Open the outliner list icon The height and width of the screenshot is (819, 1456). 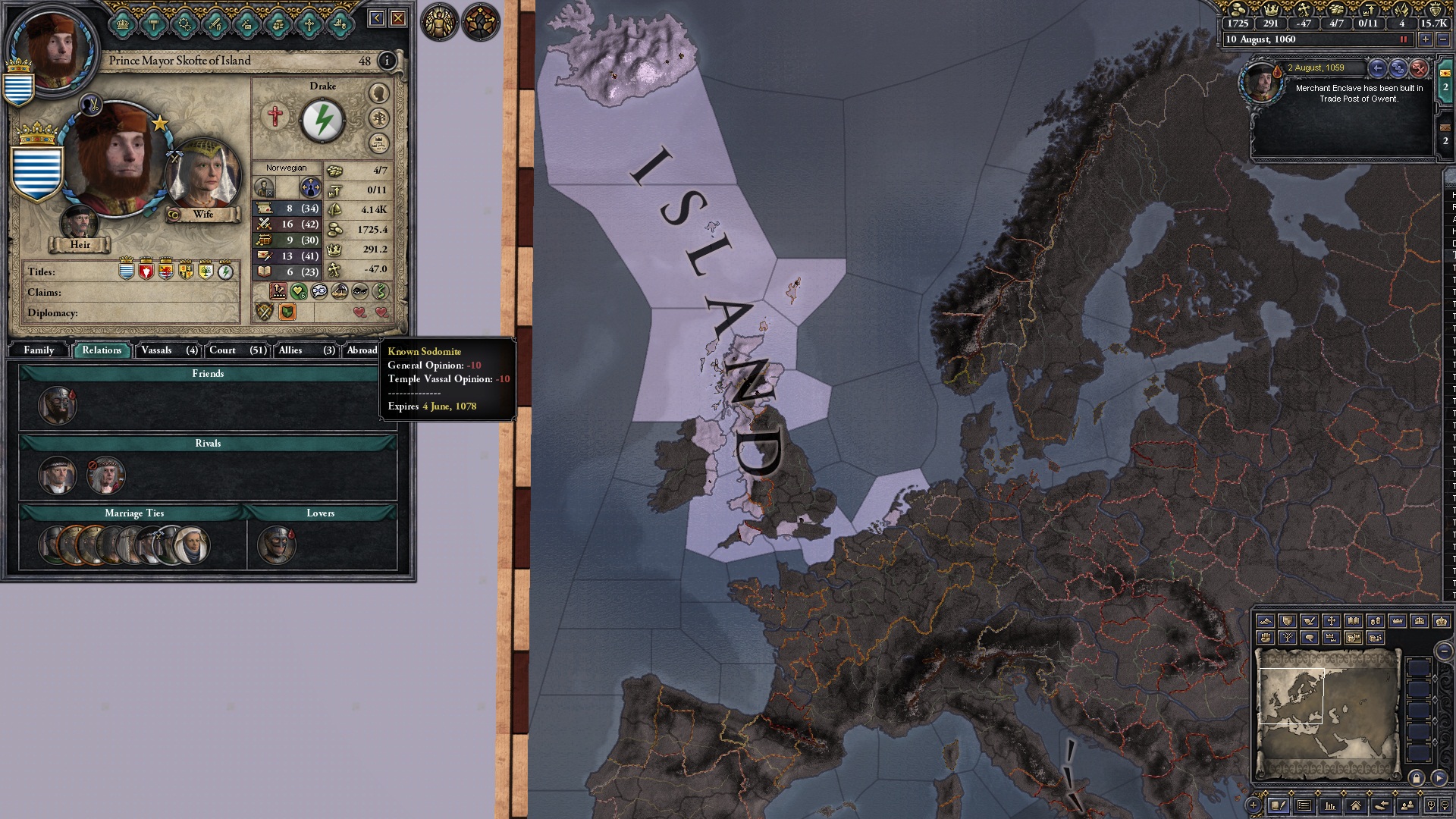point(1304,806)
